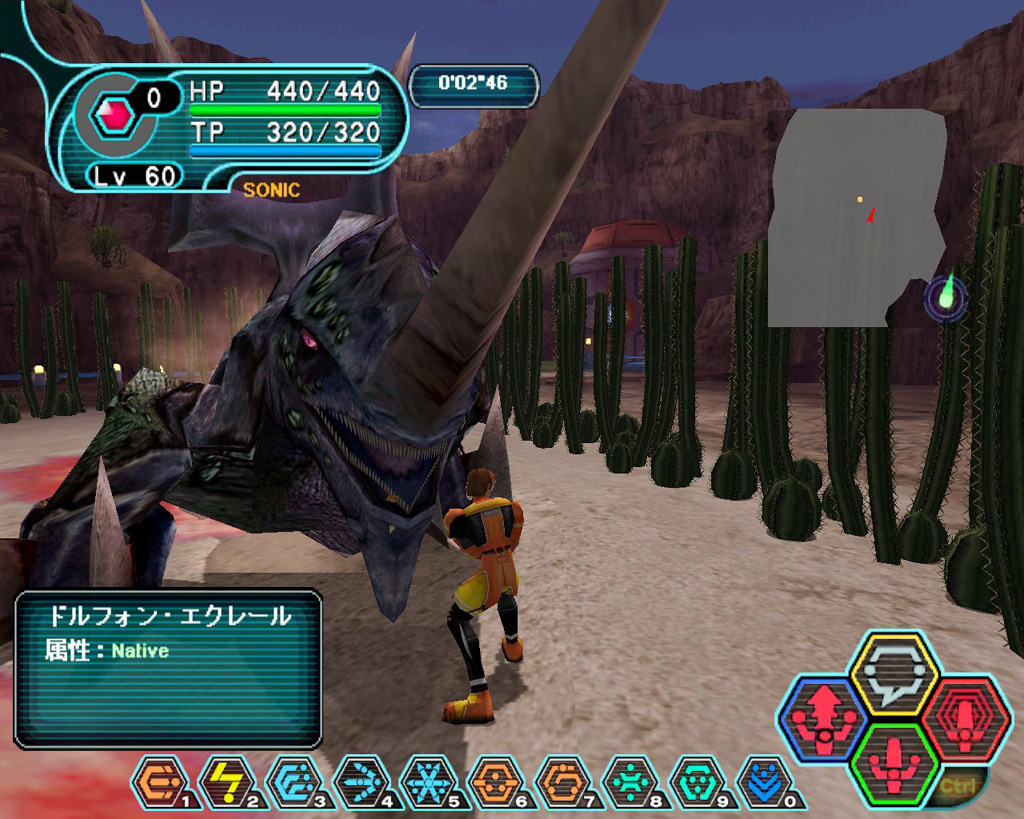This screenshot has width=1024, height=819.
Task: Click the Native enemy info panel
Action: (168, 668)
